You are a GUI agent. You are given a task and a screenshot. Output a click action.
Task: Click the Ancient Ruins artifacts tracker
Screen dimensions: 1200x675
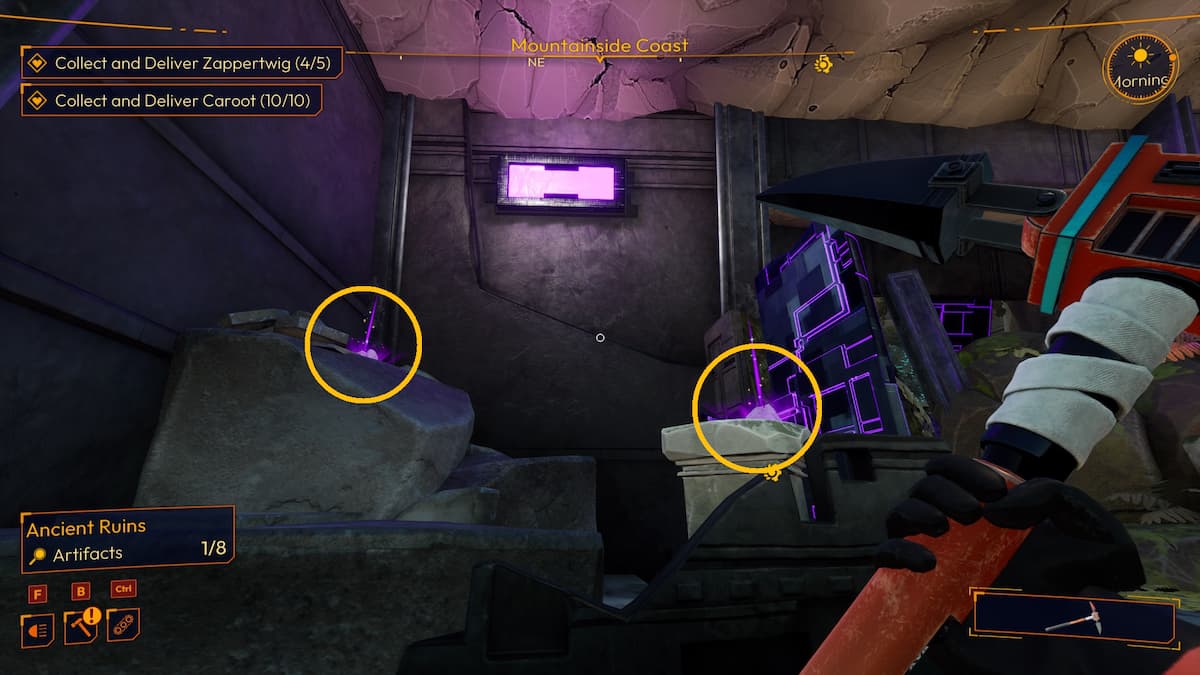(128, 539)
